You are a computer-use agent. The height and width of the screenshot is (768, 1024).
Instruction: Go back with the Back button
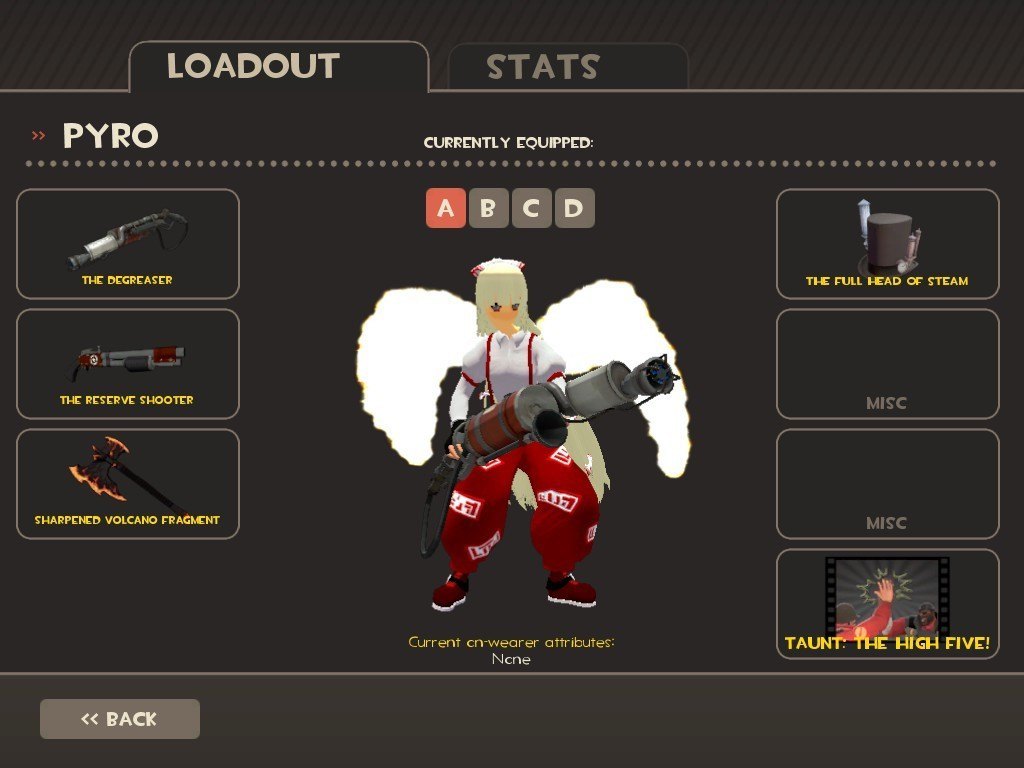tap(120, 719)
